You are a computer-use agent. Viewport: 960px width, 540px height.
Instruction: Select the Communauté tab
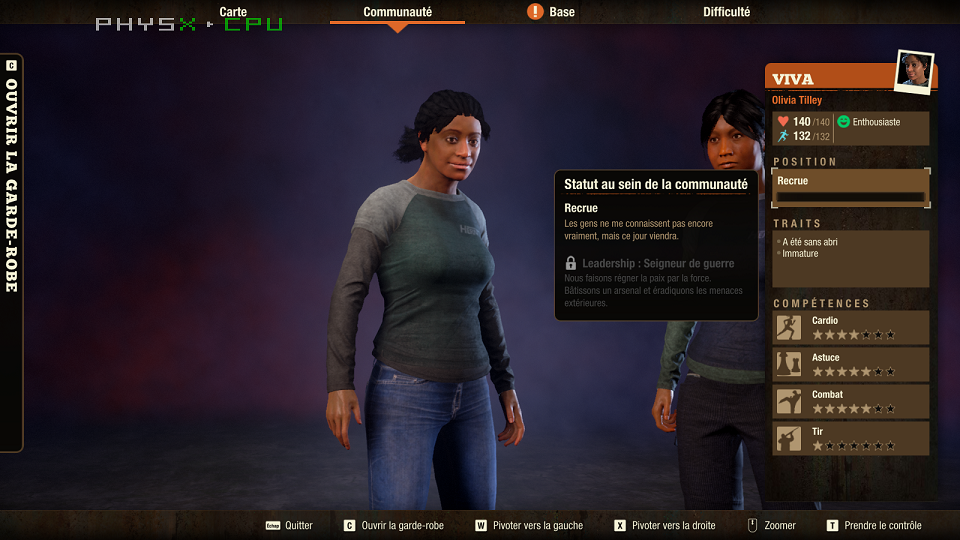point(397,12)
